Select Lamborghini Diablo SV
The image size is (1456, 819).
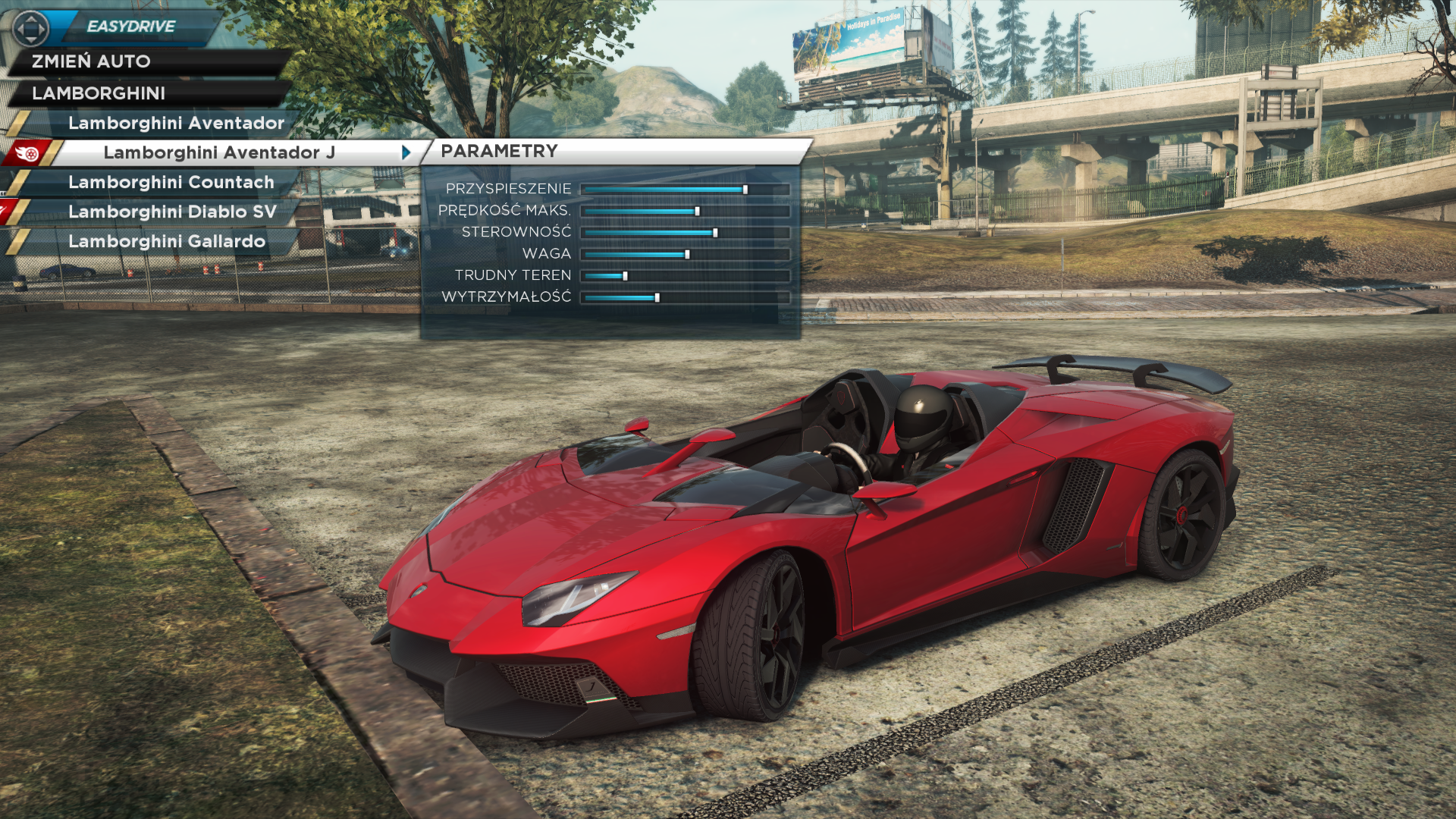[172, 212]
